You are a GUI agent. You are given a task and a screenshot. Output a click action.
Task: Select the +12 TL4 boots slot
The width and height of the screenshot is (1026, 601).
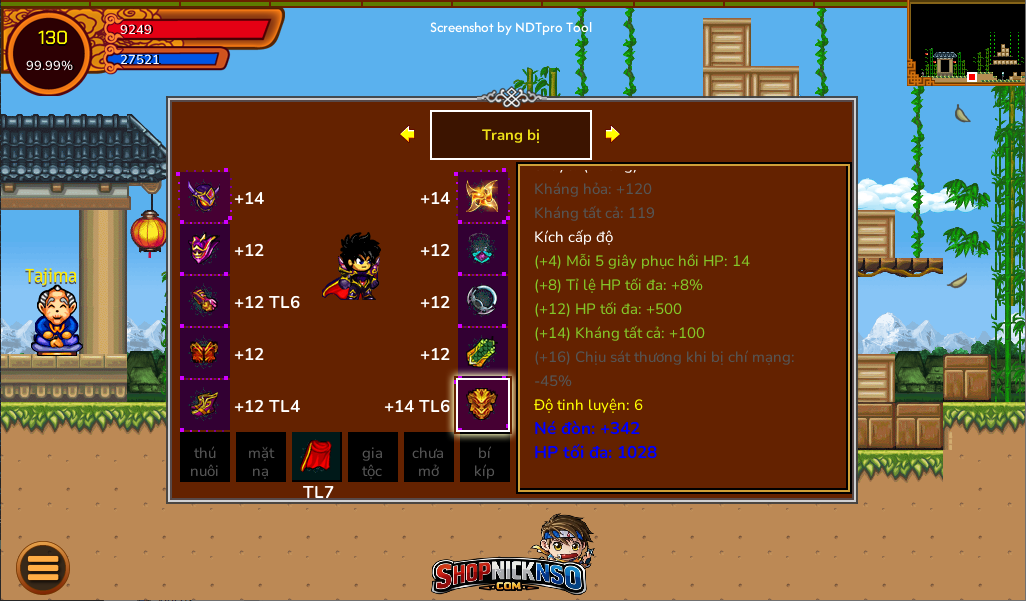205,405
